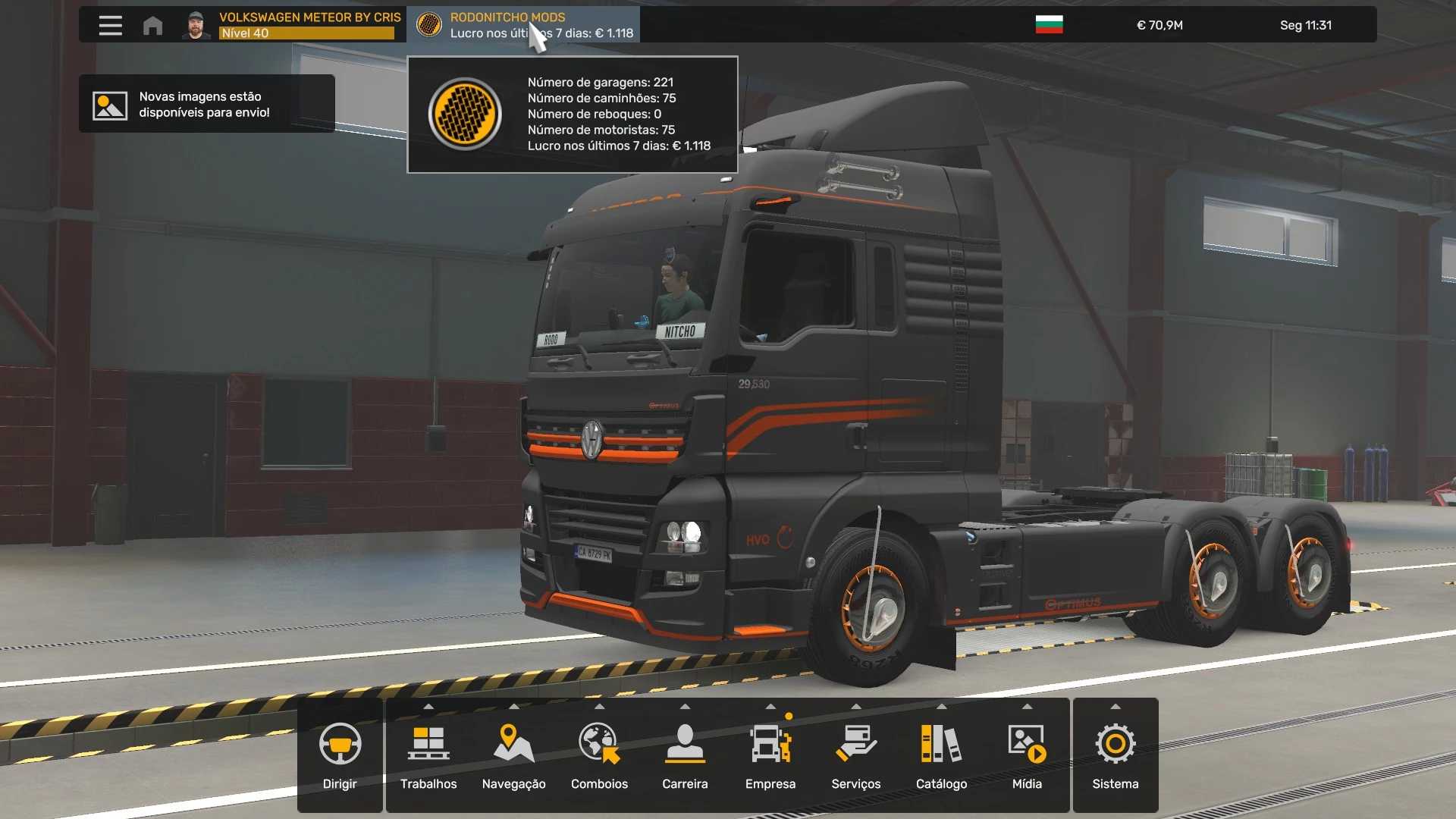Open the Sistema settings menu
The image size is (1456, 819).
pyautogui.click(x=1115, y=755)
